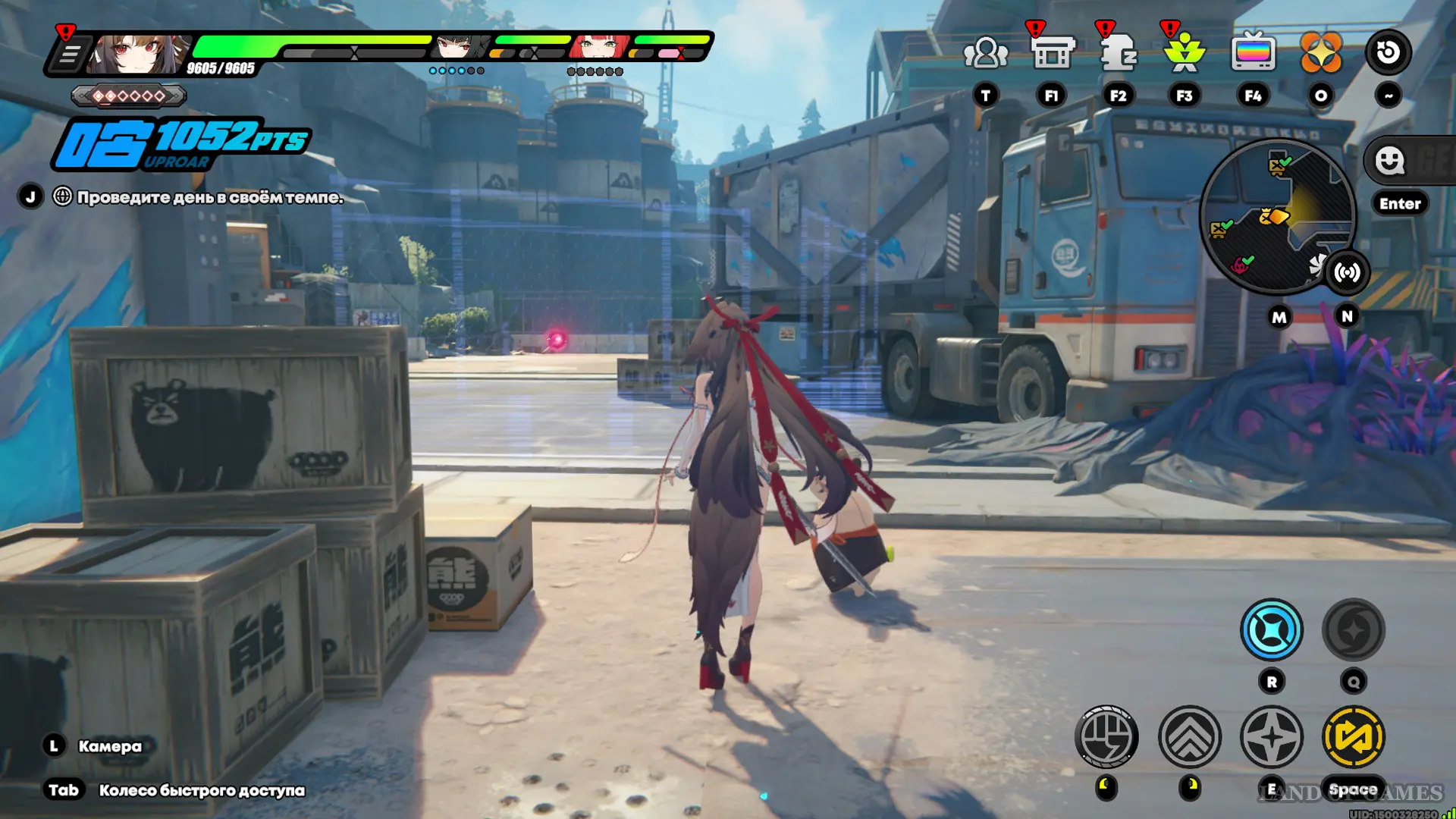Use the fist basic attack button
1456x819 pixels.
[x=1106, y=736]
